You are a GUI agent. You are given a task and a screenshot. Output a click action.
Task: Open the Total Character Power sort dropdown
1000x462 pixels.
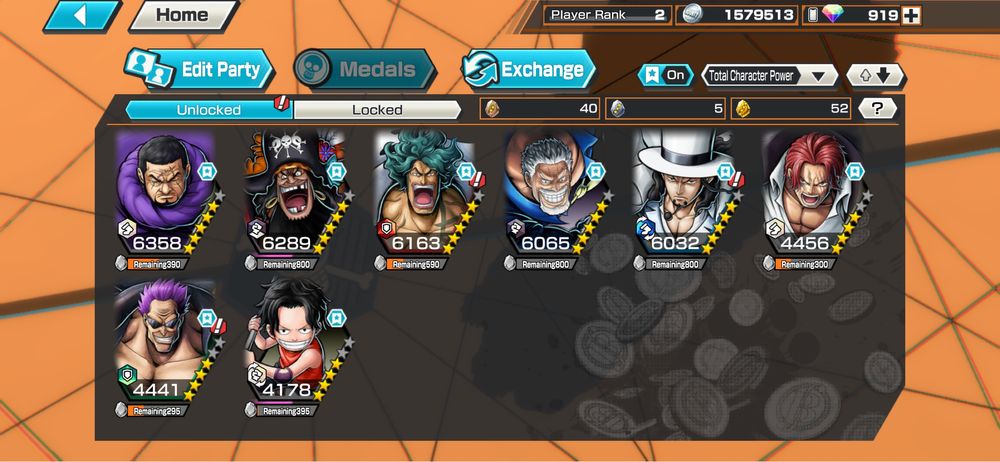click(x=769, y=75)
